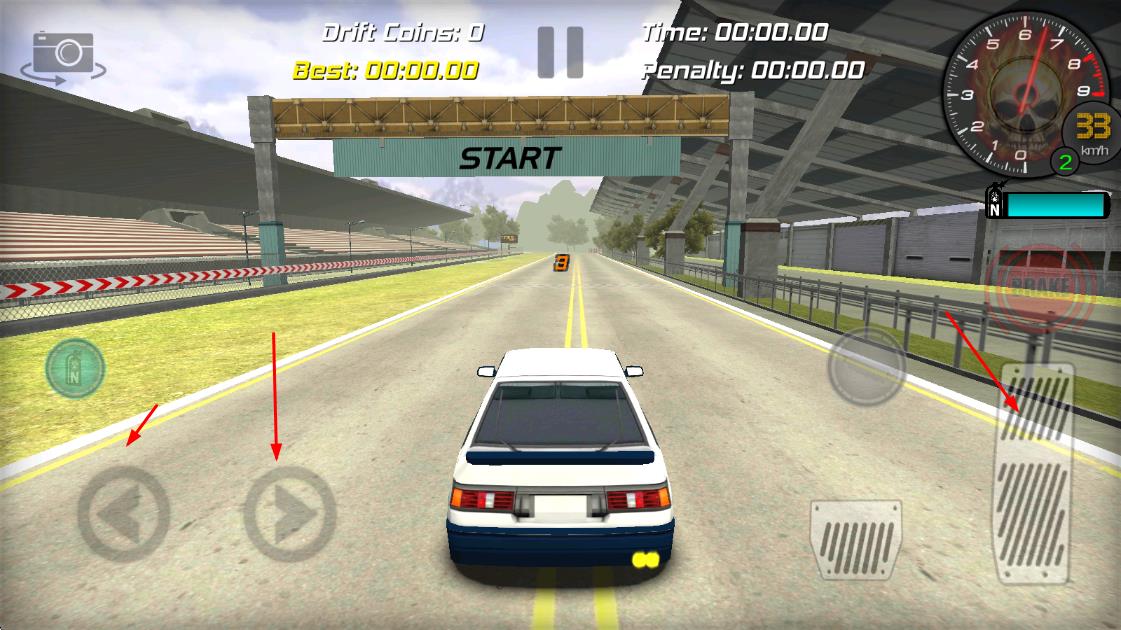
Task: Activate the green nitro boost button
Action: click(75, 369)
